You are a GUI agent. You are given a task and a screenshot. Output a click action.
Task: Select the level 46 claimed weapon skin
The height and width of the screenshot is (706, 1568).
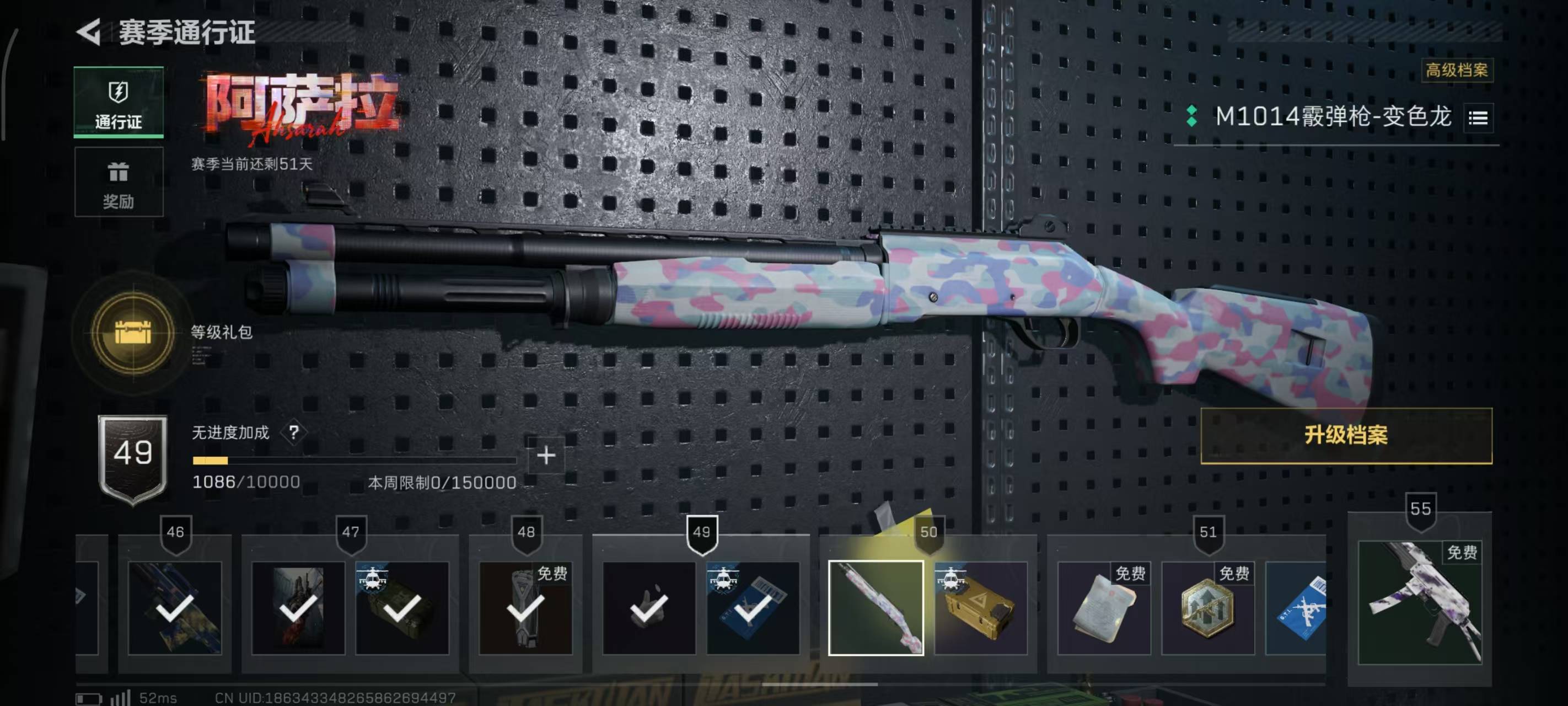pos(175,608)
